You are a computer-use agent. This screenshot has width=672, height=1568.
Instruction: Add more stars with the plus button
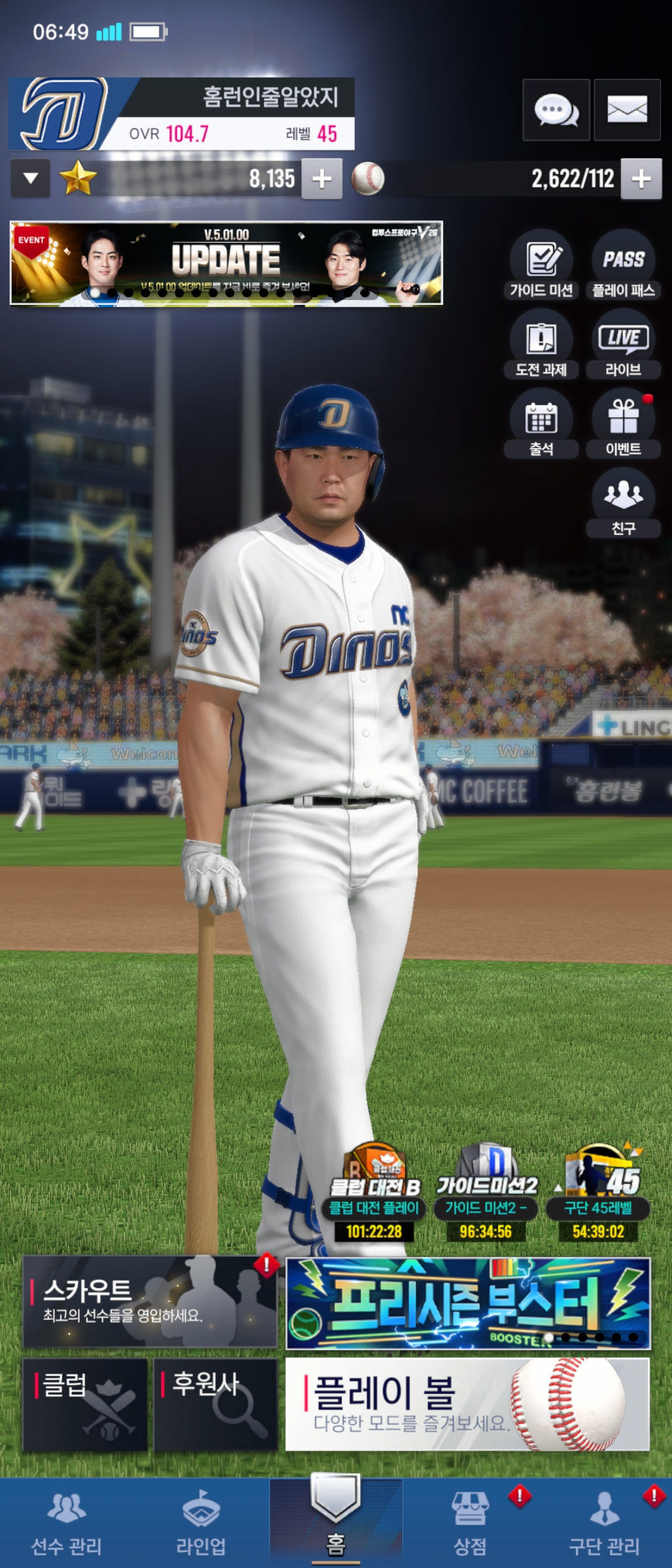(322, 179)
